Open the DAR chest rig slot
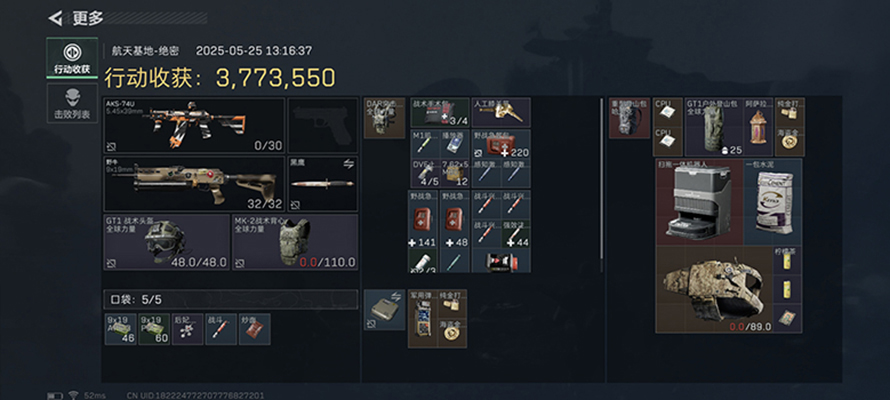890x400 pixels. (x=384, y=118)
